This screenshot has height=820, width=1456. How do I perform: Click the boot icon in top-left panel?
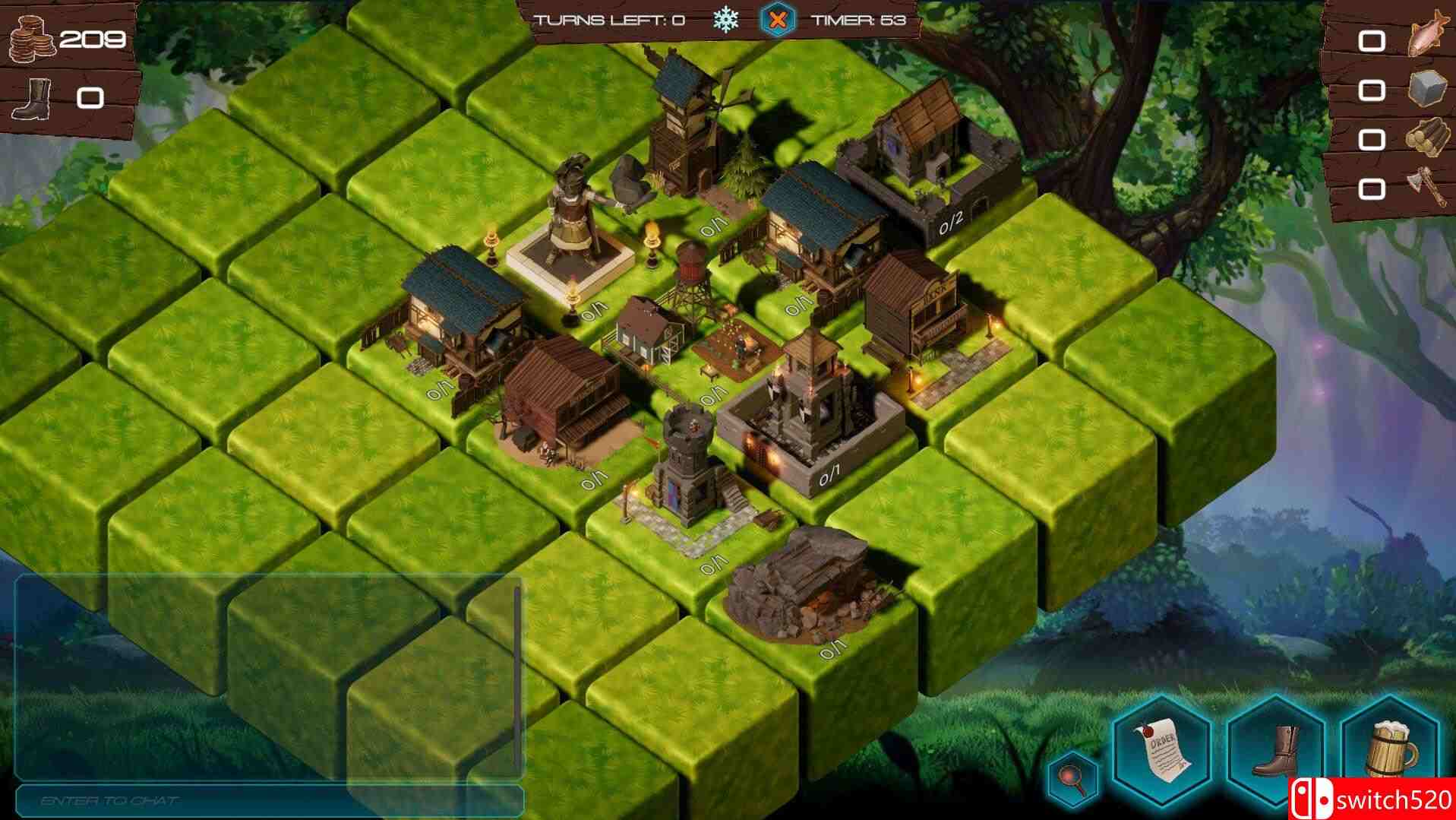(x=32, y=97)
